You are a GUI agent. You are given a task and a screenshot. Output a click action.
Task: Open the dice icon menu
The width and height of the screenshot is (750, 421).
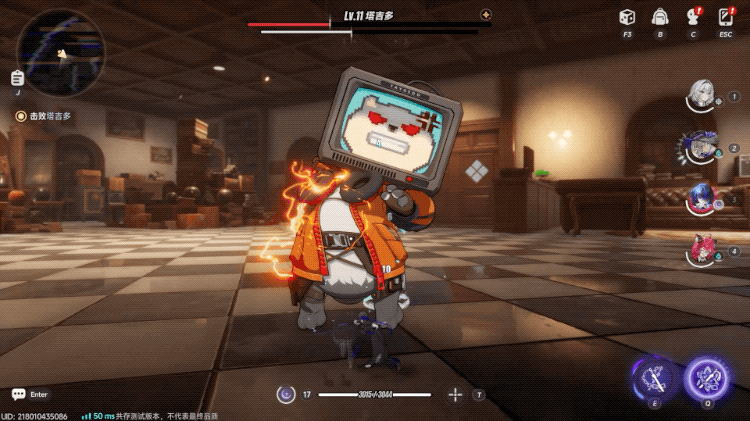tap(626, 17)
